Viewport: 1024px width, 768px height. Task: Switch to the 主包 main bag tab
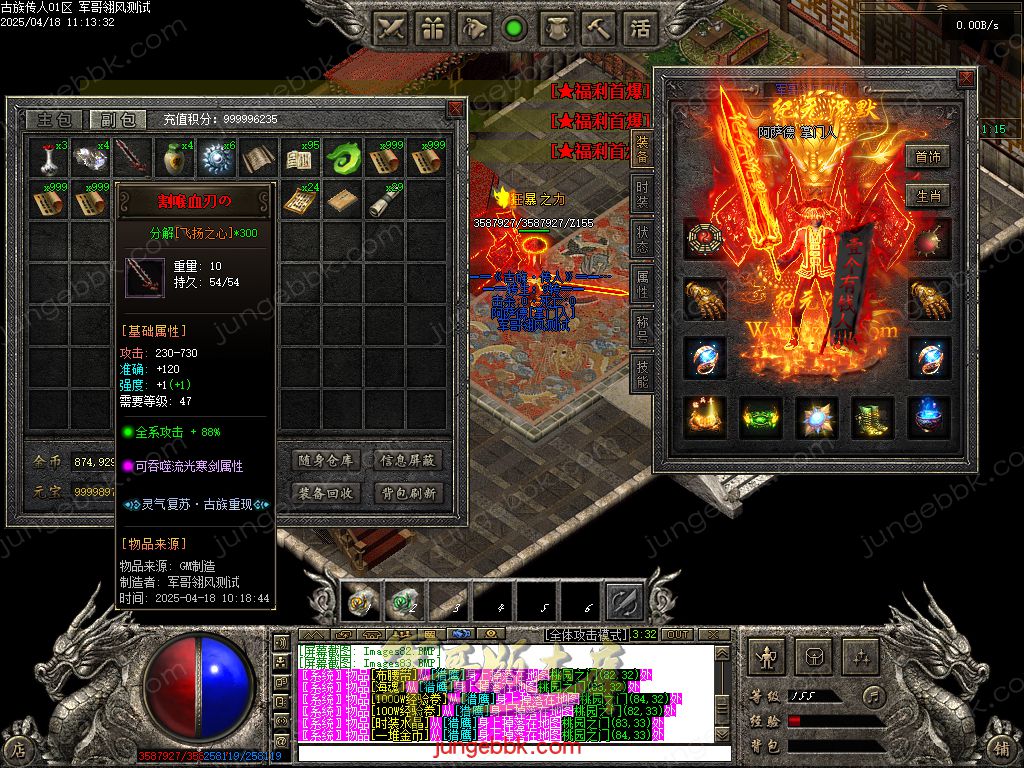(x=53, y=119)
